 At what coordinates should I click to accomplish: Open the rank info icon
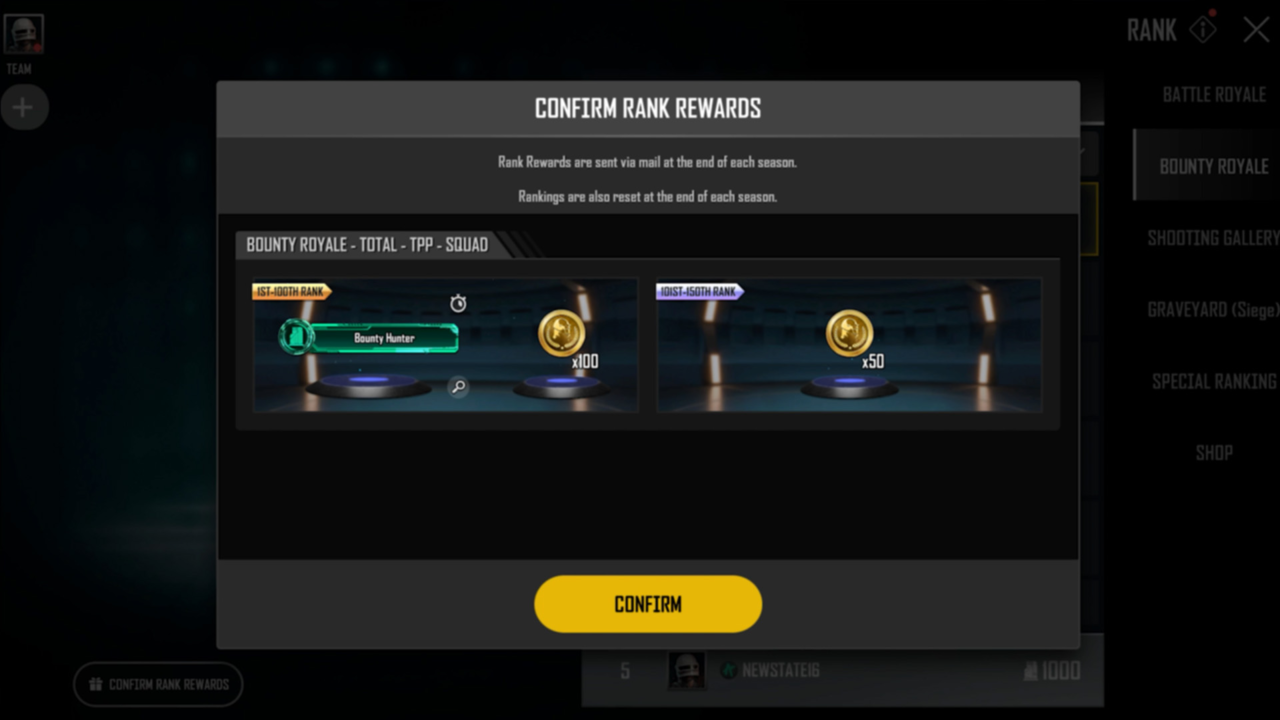[1203, 29]
